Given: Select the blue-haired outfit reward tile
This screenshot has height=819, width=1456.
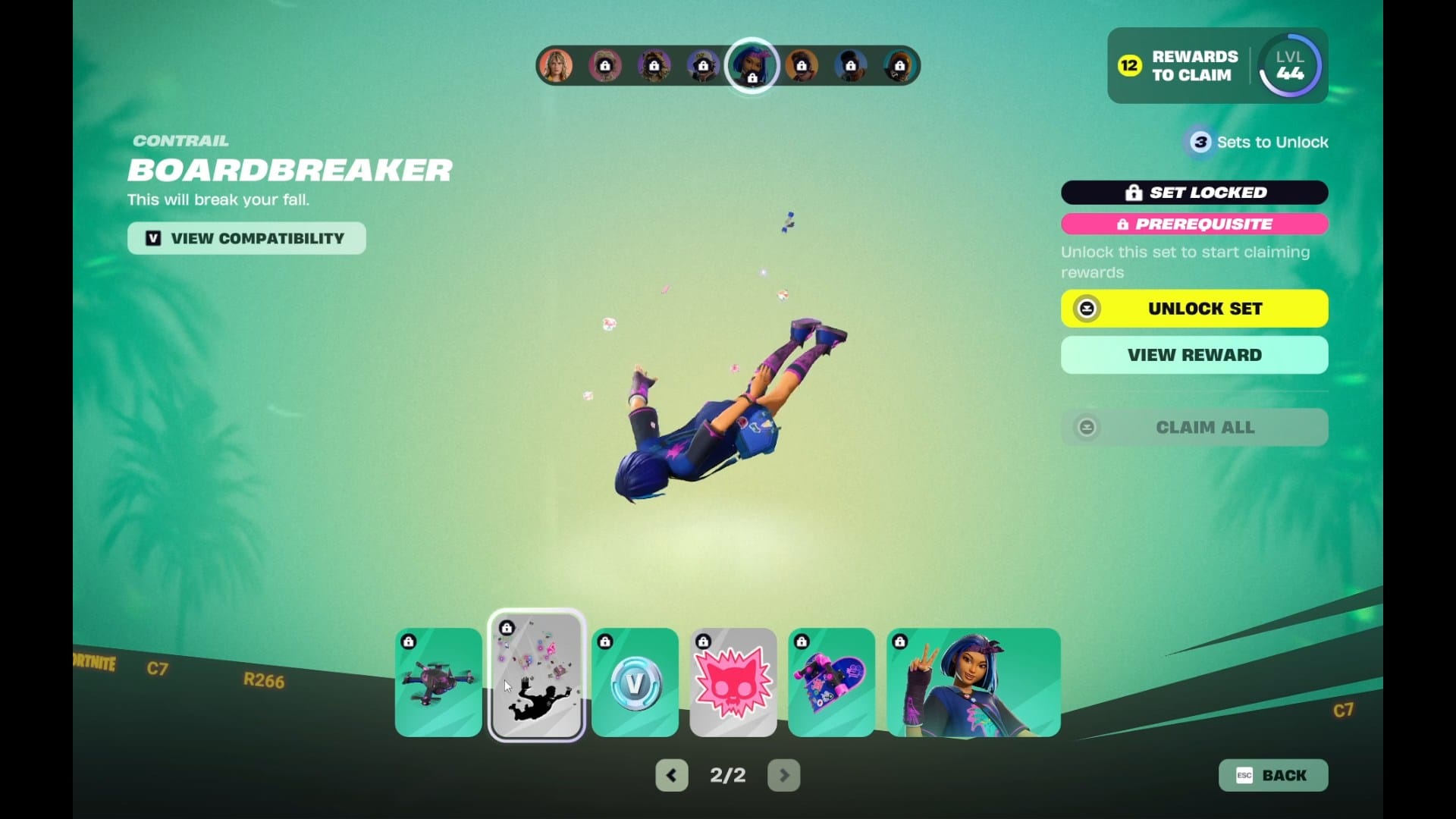Looking at the screenshot, I should click(973, 682).
